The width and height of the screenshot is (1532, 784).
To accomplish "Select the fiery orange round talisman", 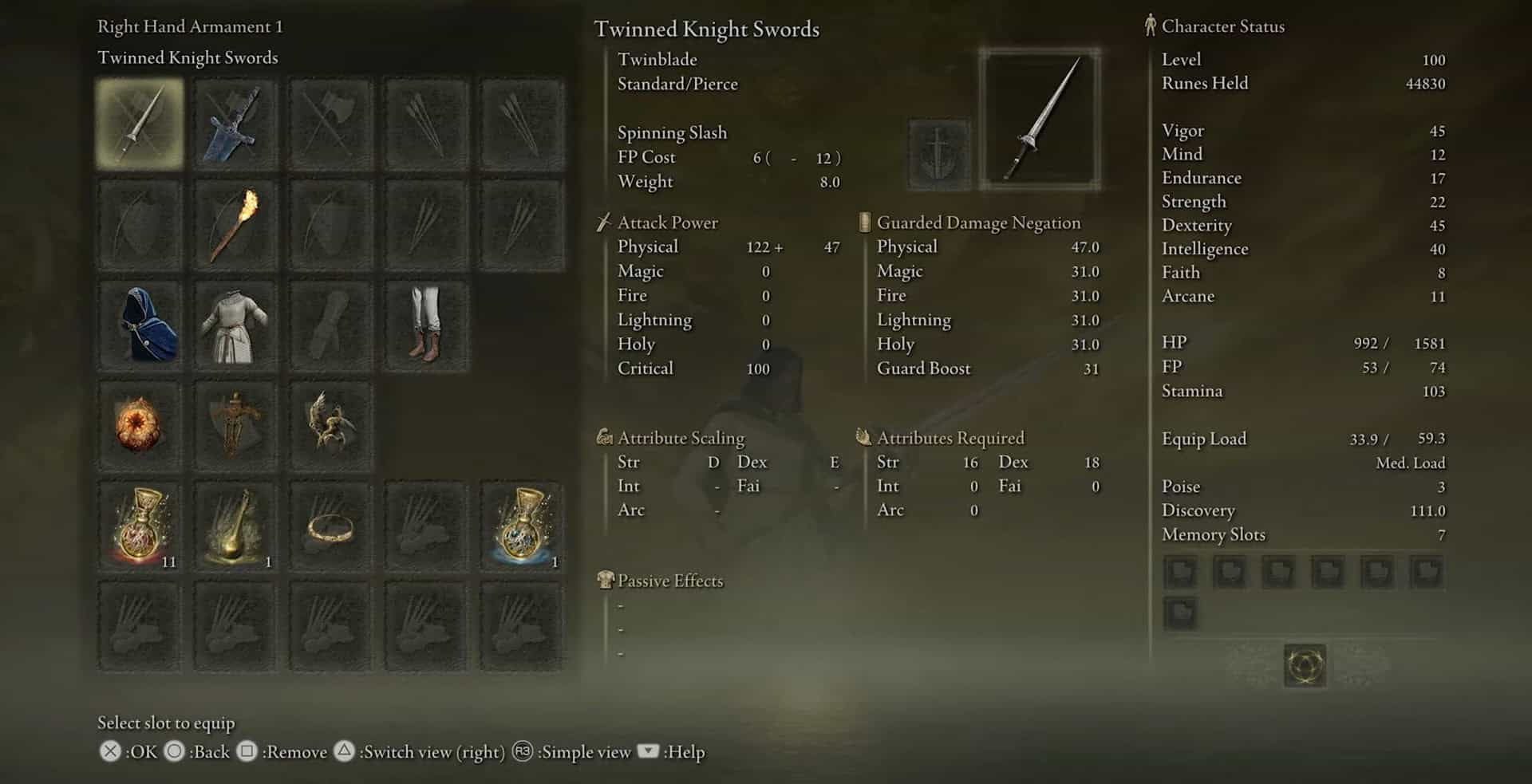I will [140, 425].
